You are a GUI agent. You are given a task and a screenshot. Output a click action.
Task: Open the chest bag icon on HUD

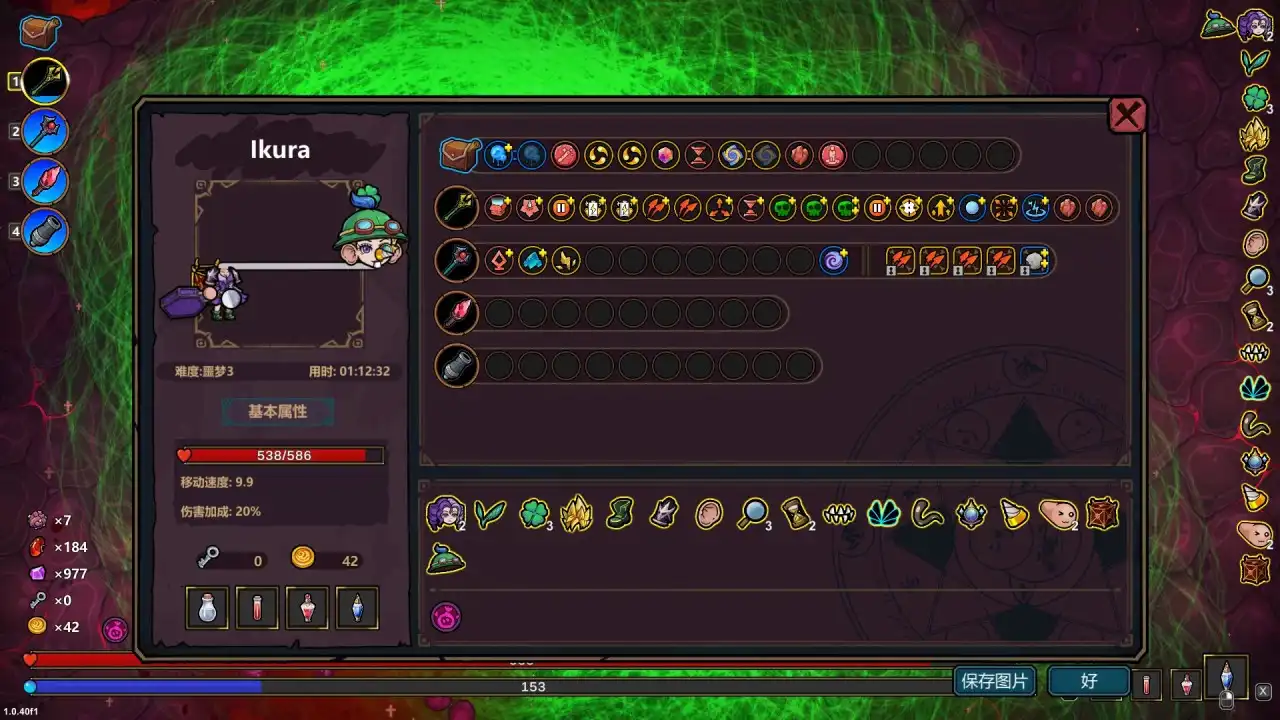[39, 31]
